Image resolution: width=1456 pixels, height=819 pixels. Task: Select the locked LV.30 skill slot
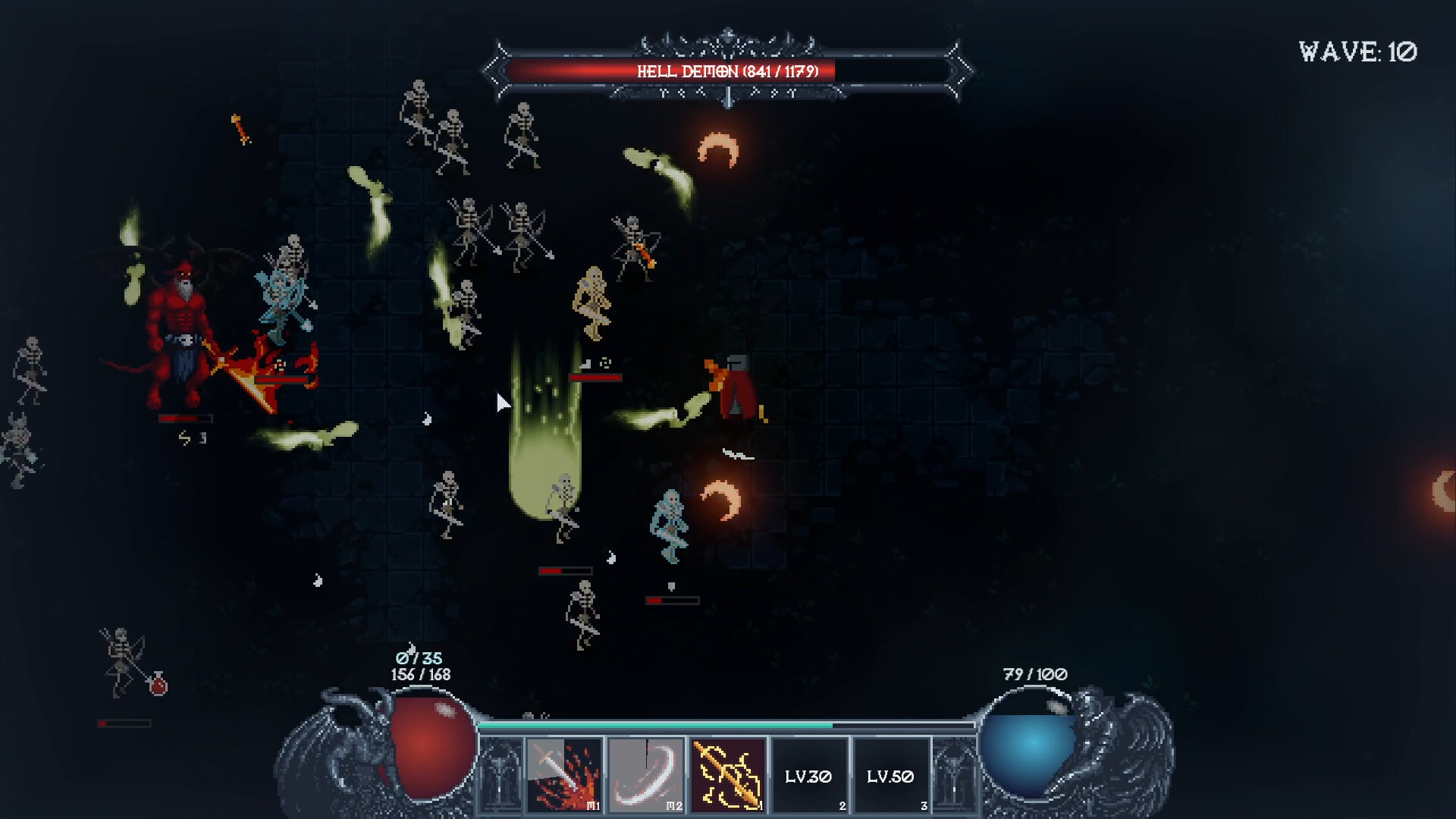(810, 775)
